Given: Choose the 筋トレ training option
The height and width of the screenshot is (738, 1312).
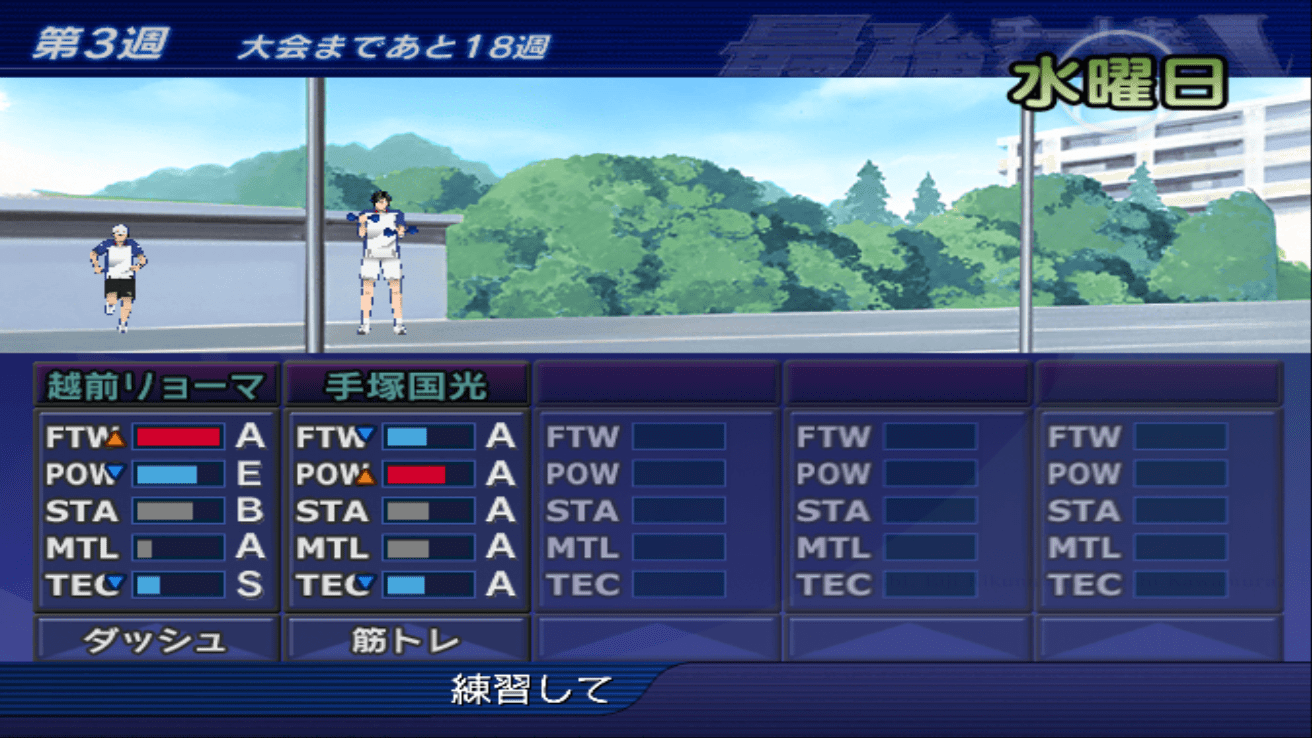Looking at the screenshot, I should (406, 640).
